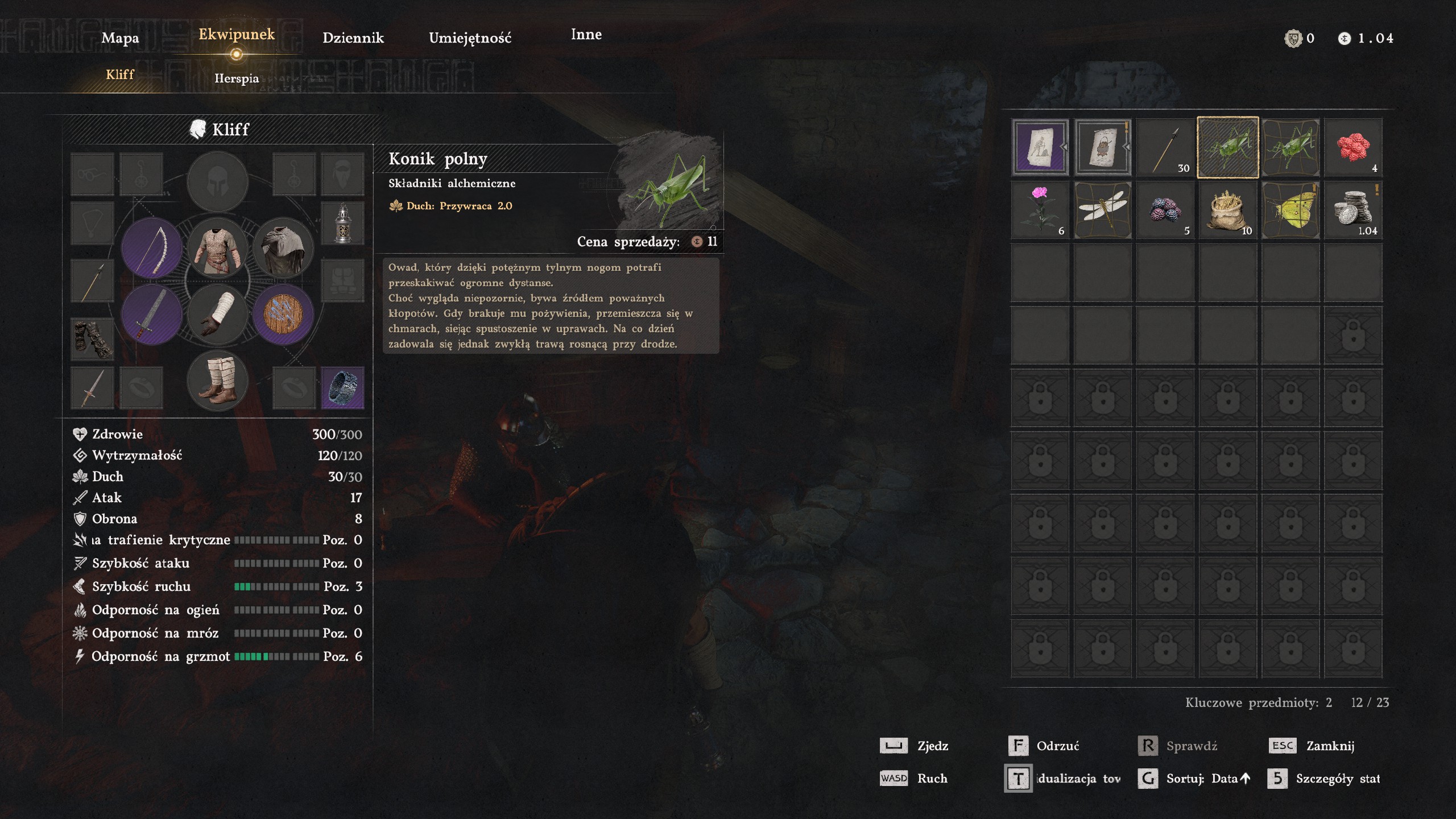This screenshot has height=819, width=1456.
Task: Open the Mapa tab
Action: [120, 38]
